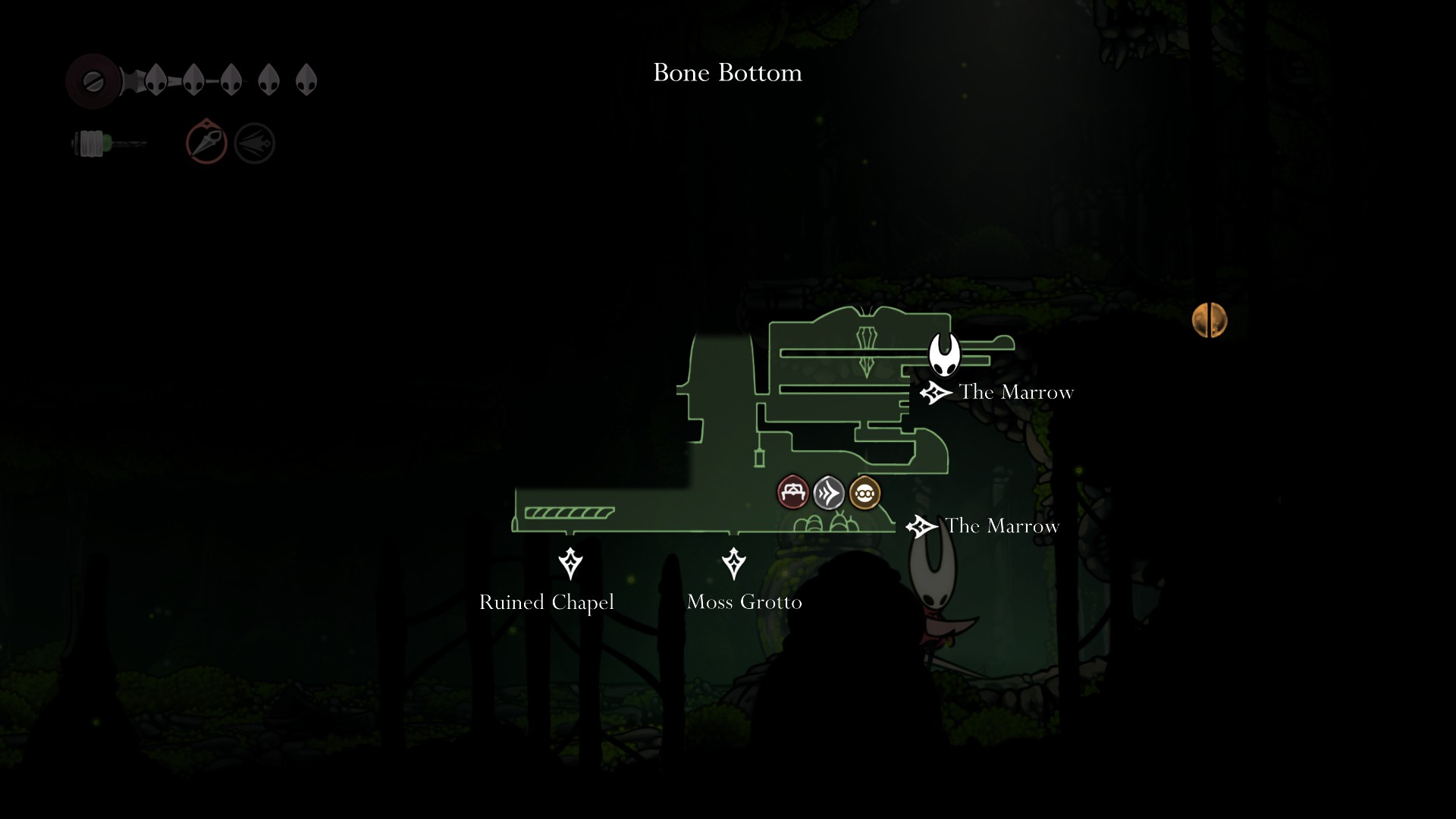This screenshot has height=819, width=1456.
Task: Expand the upper Marrow exit pin
Action: click(936, 392)
